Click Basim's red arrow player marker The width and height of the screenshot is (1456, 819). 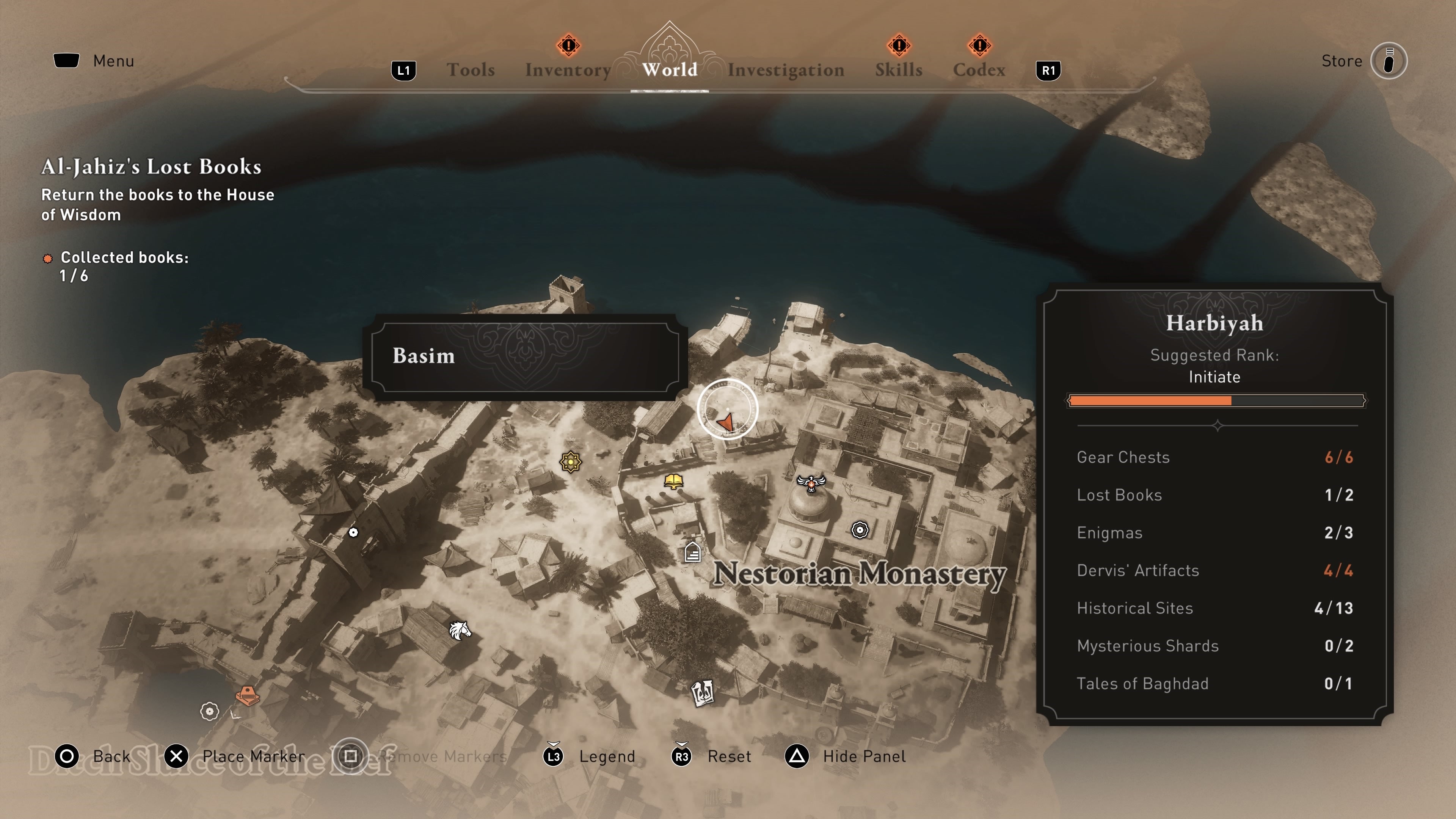click(726, 421)
